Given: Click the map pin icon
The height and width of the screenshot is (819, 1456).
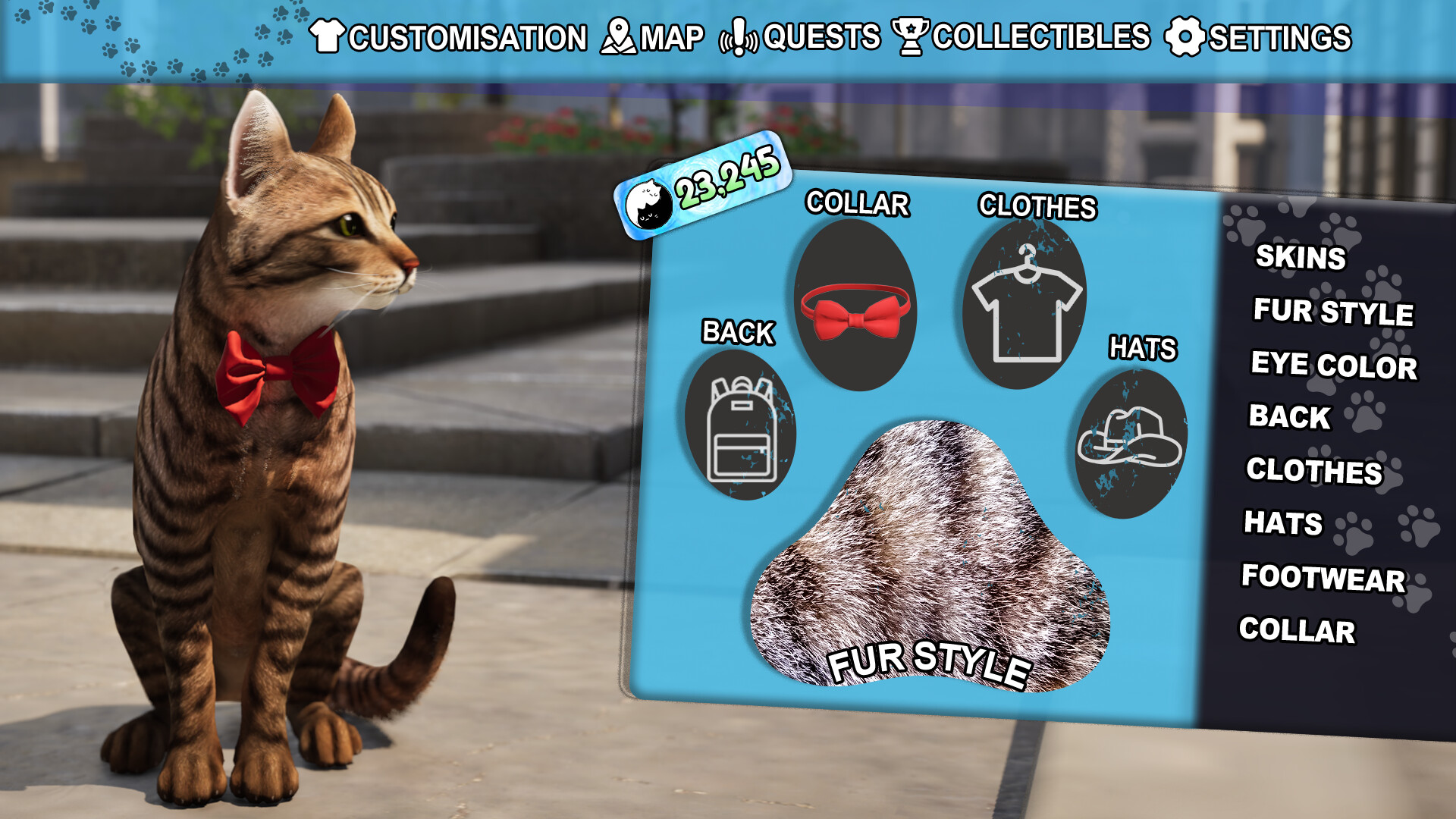Looking at the screenshot, I should click(618, 34).
